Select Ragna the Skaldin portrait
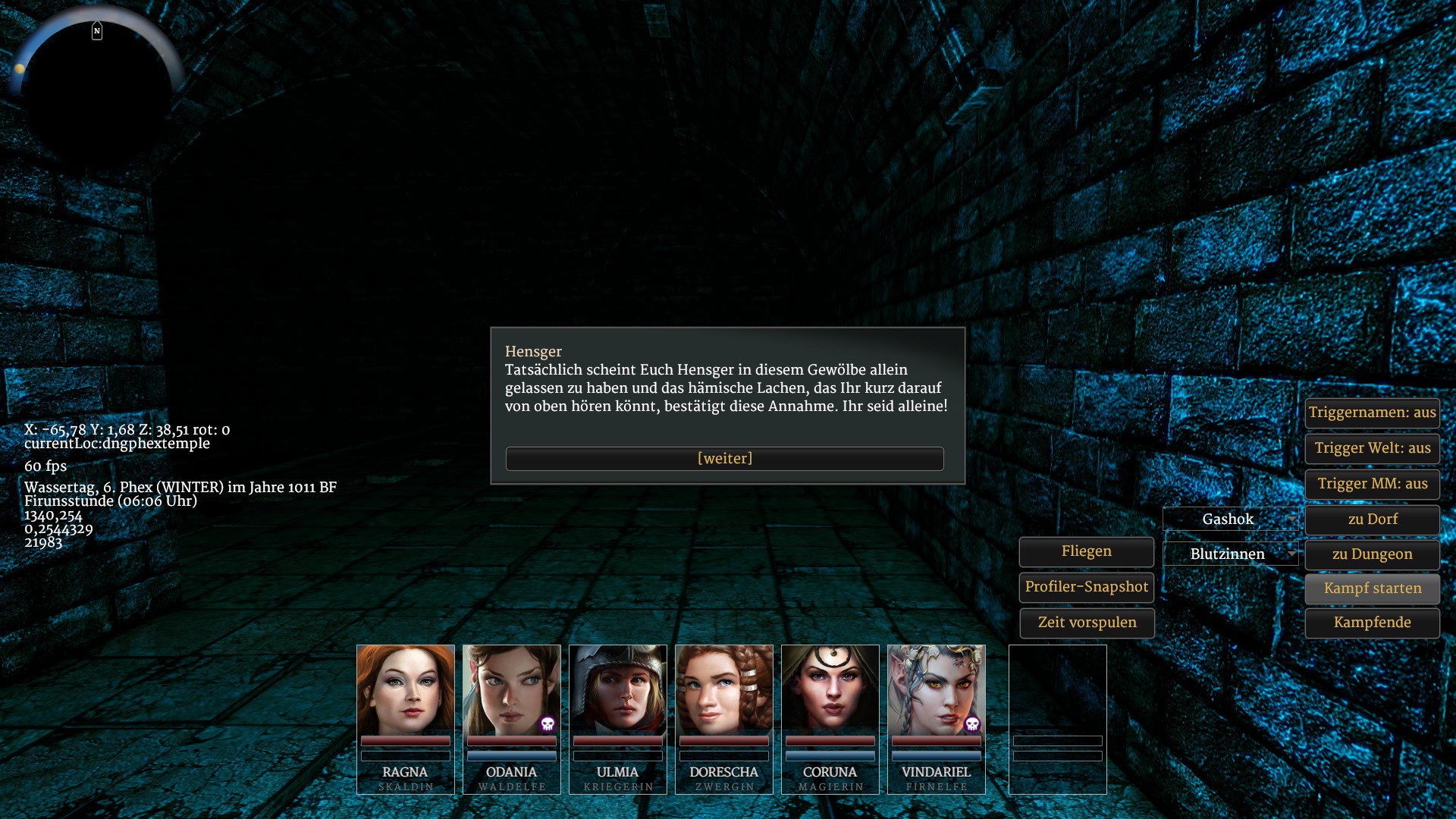 pos(406,690)
